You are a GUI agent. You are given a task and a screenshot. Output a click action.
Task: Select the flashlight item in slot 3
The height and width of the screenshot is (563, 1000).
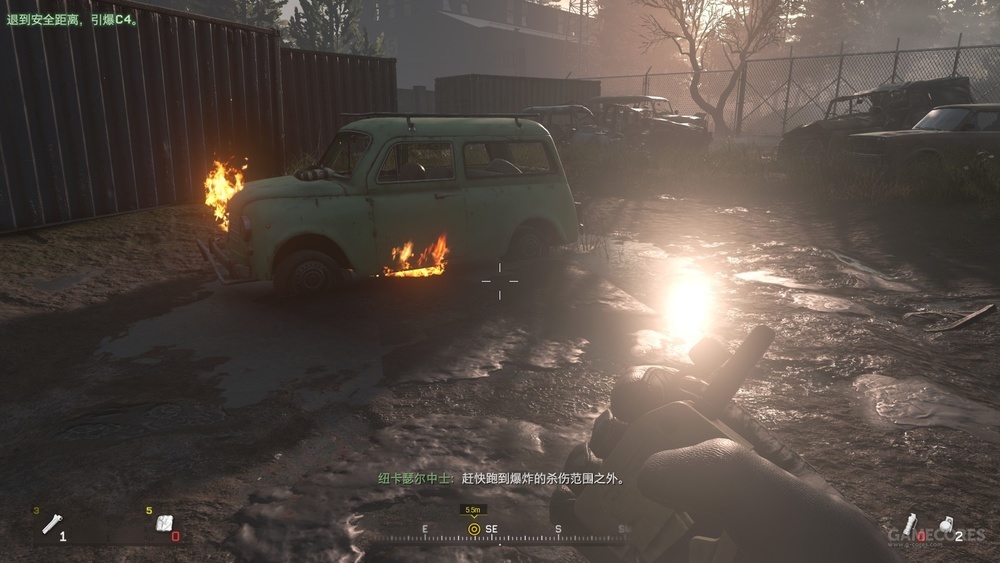51,523
